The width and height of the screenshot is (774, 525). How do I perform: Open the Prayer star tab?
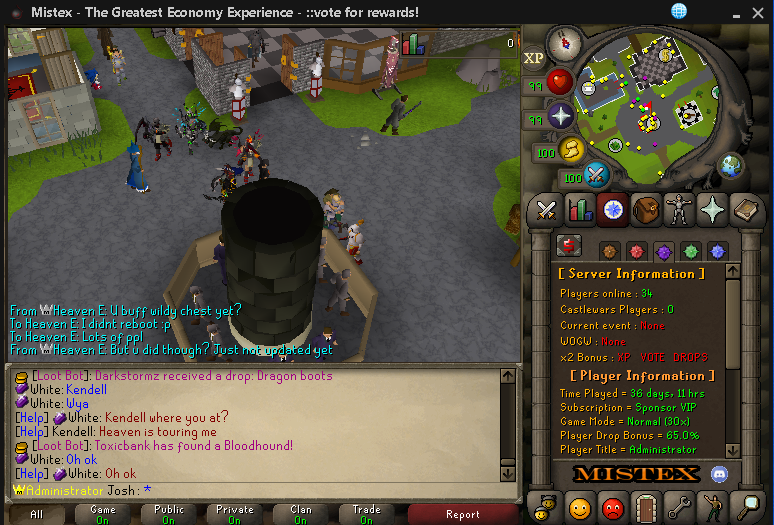(x=712, y=210)
